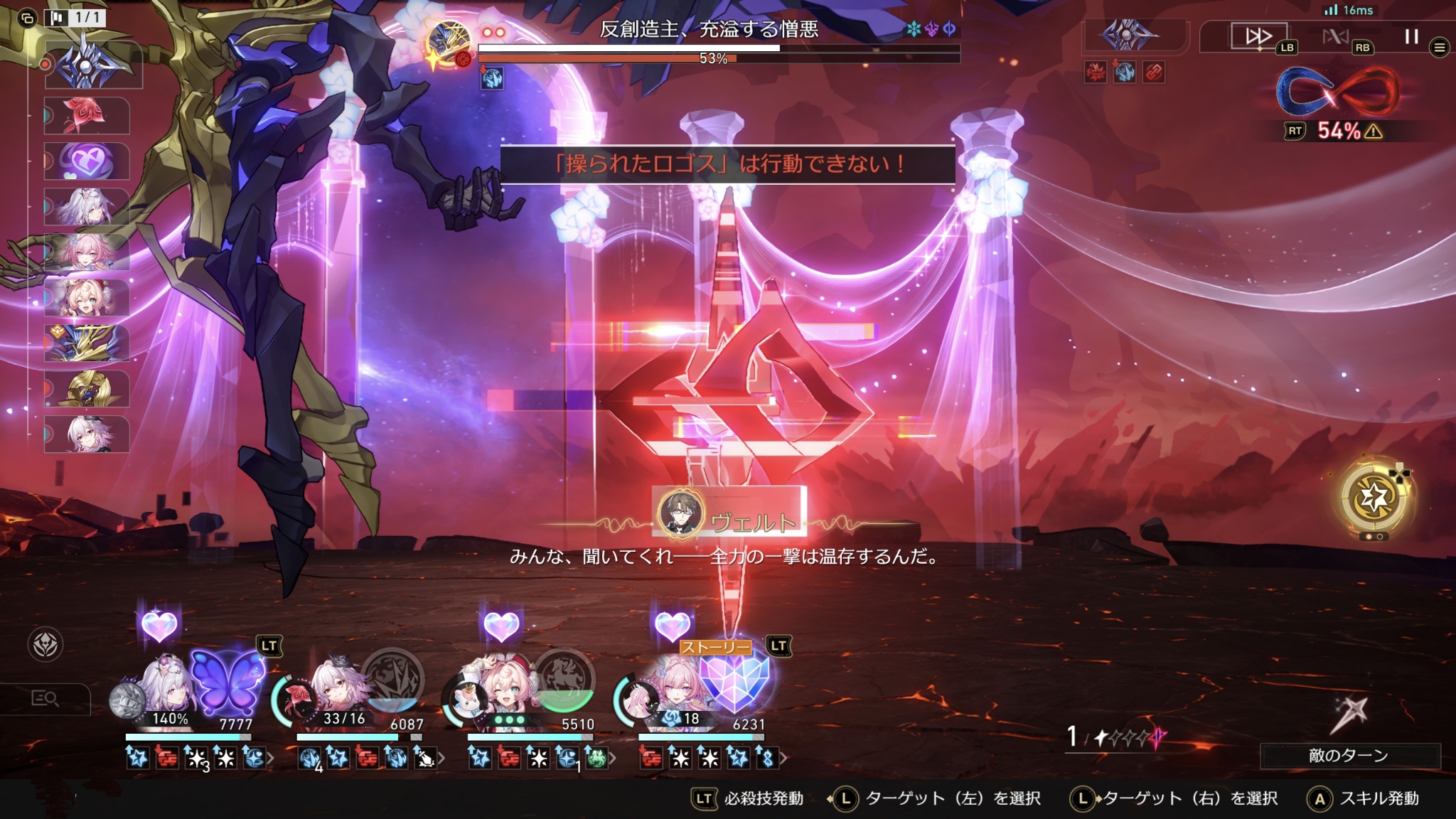Open the red and blue infinity gauge
The image size is (1456, 819).
tap(1337, 92)
